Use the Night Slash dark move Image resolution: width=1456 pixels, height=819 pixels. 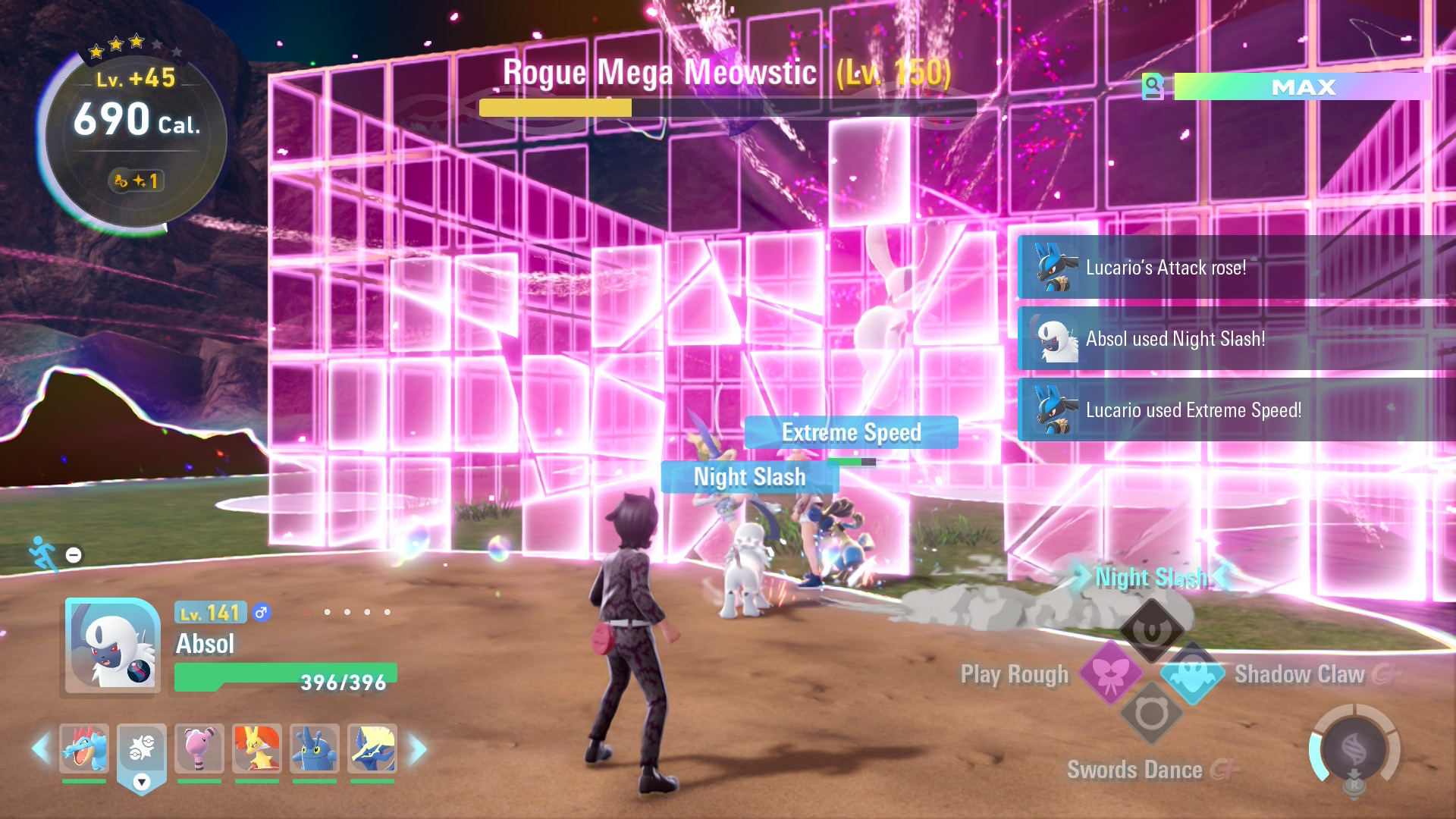[x=1152, y=629]
